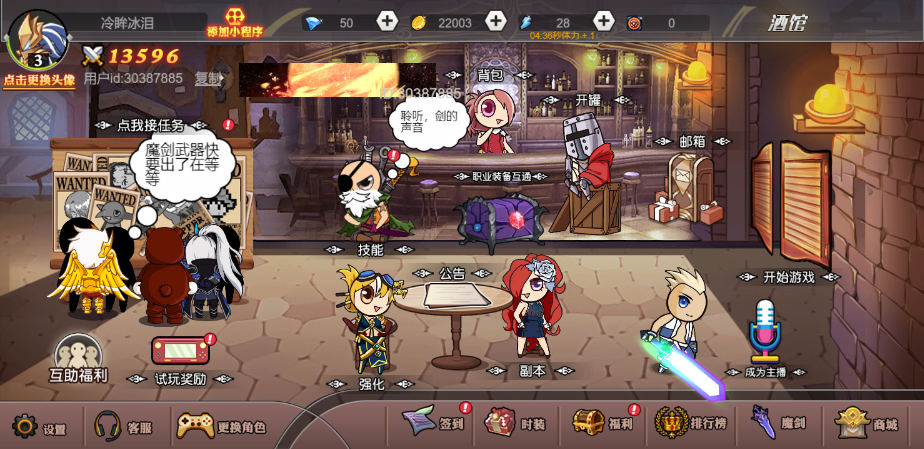Click 点击更换头像 to change avatar
Screen dimensions: 924x449
click(x=38, y=80)
